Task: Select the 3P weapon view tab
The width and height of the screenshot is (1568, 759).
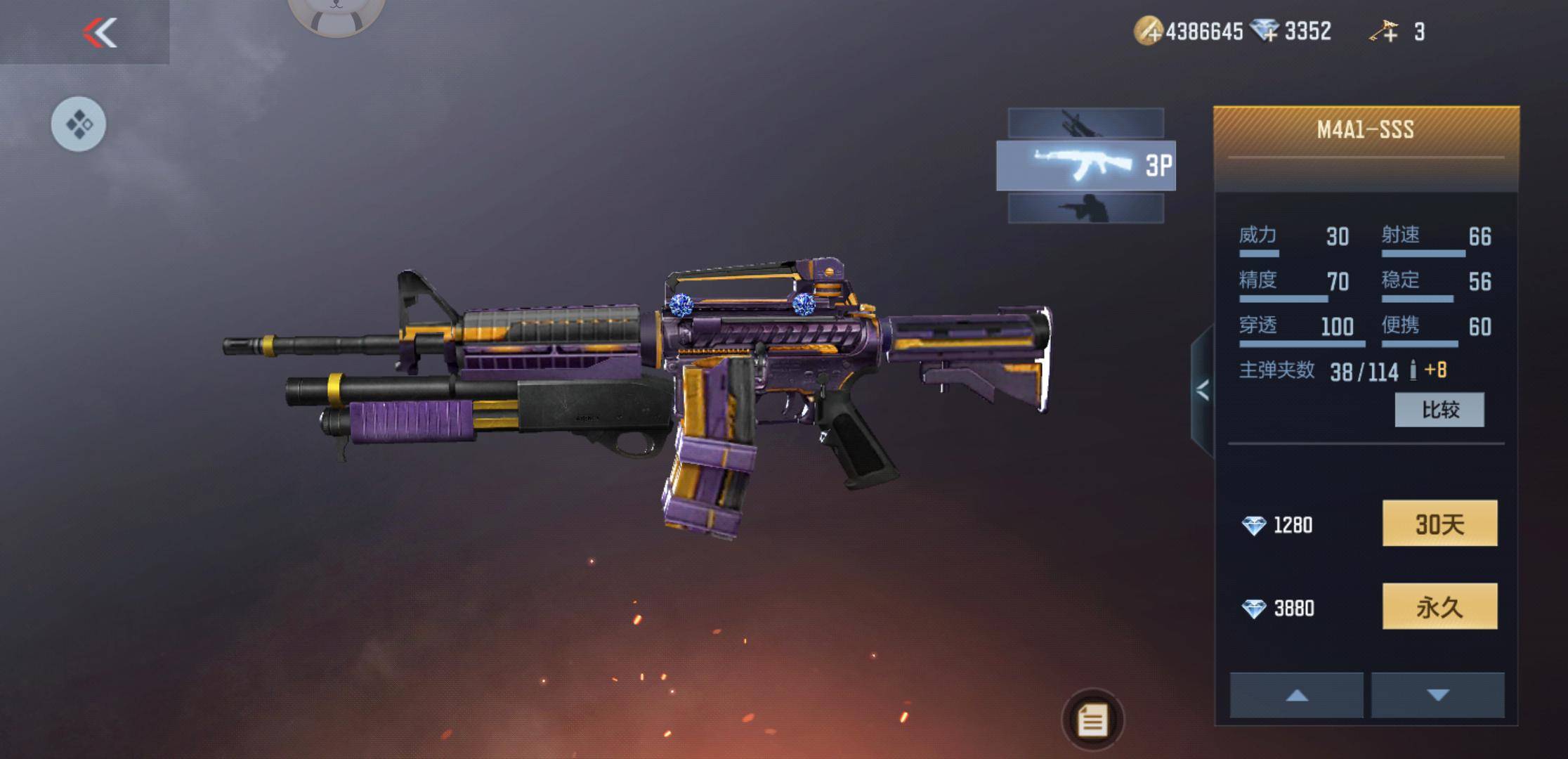Action: tap(1085, 166)
